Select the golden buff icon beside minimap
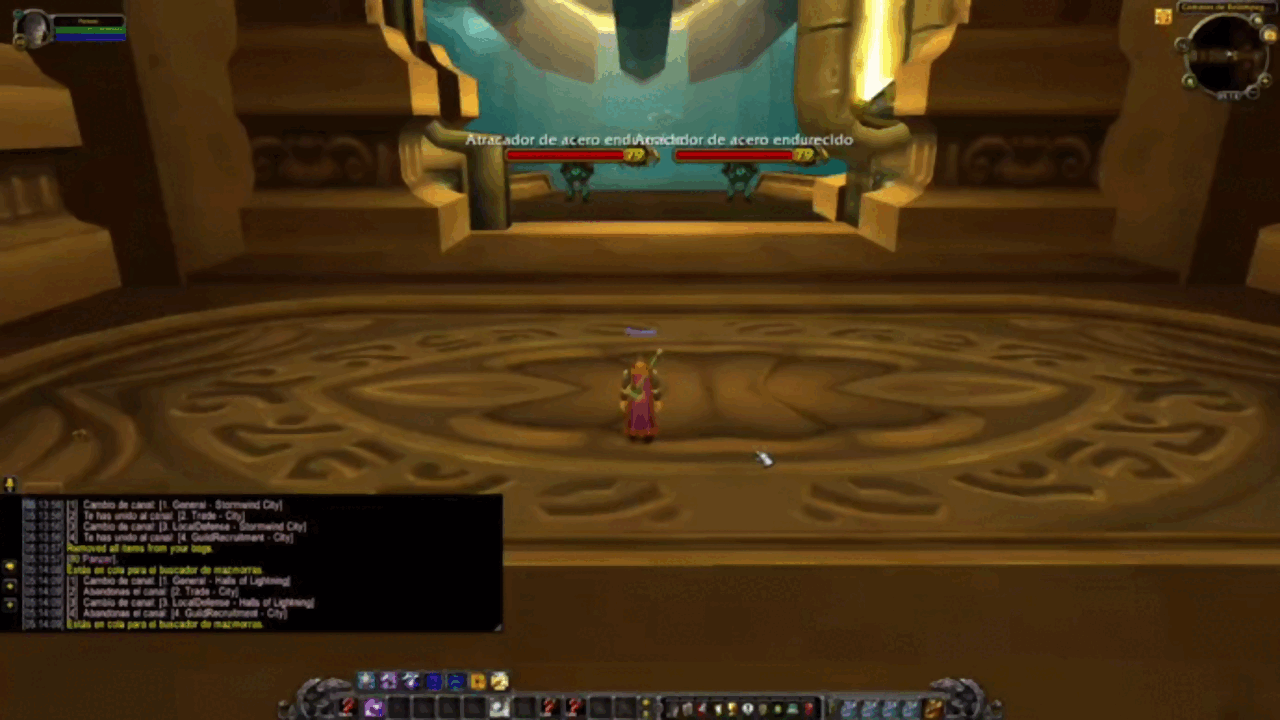Image resolution: width=1280 pixels, height=720 pixels. click(1163, 16)
